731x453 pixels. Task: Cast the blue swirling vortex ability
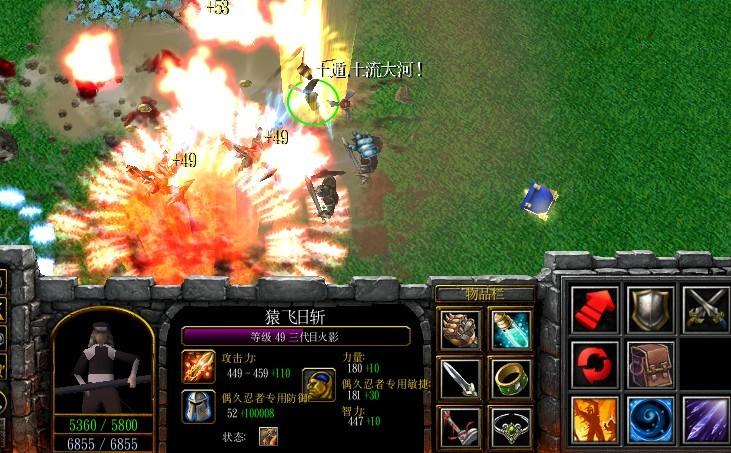(x=649, y=419)
